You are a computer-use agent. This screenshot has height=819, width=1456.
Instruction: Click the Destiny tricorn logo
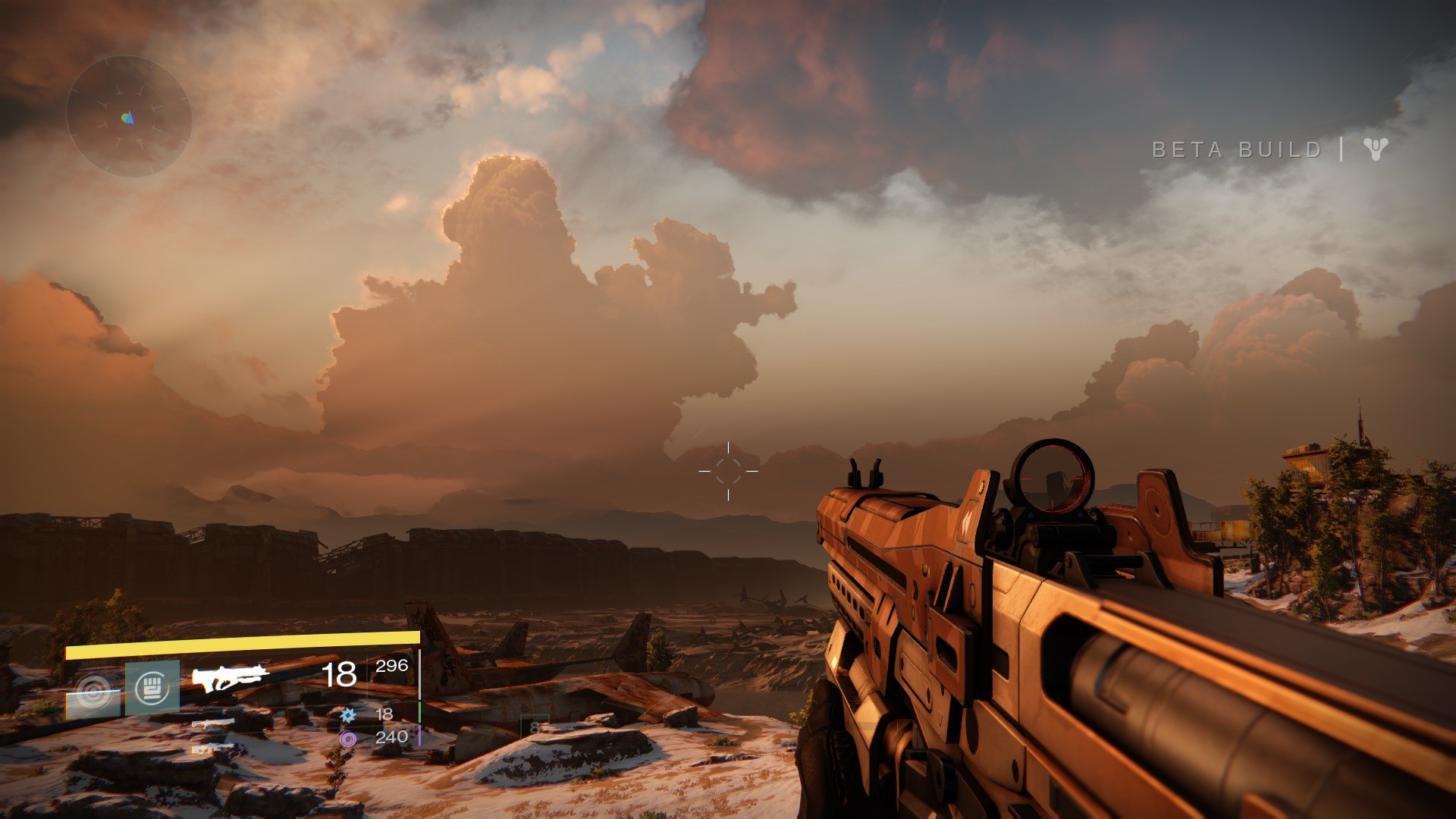tap(1375, 149)
